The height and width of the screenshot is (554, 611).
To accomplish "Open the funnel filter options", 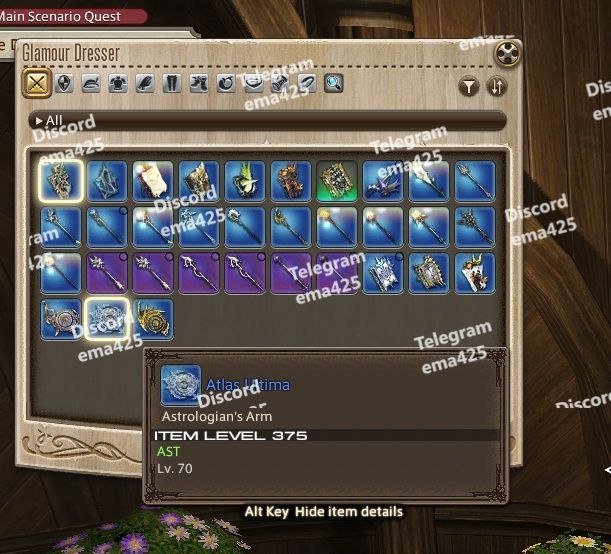I will point(469,87).
